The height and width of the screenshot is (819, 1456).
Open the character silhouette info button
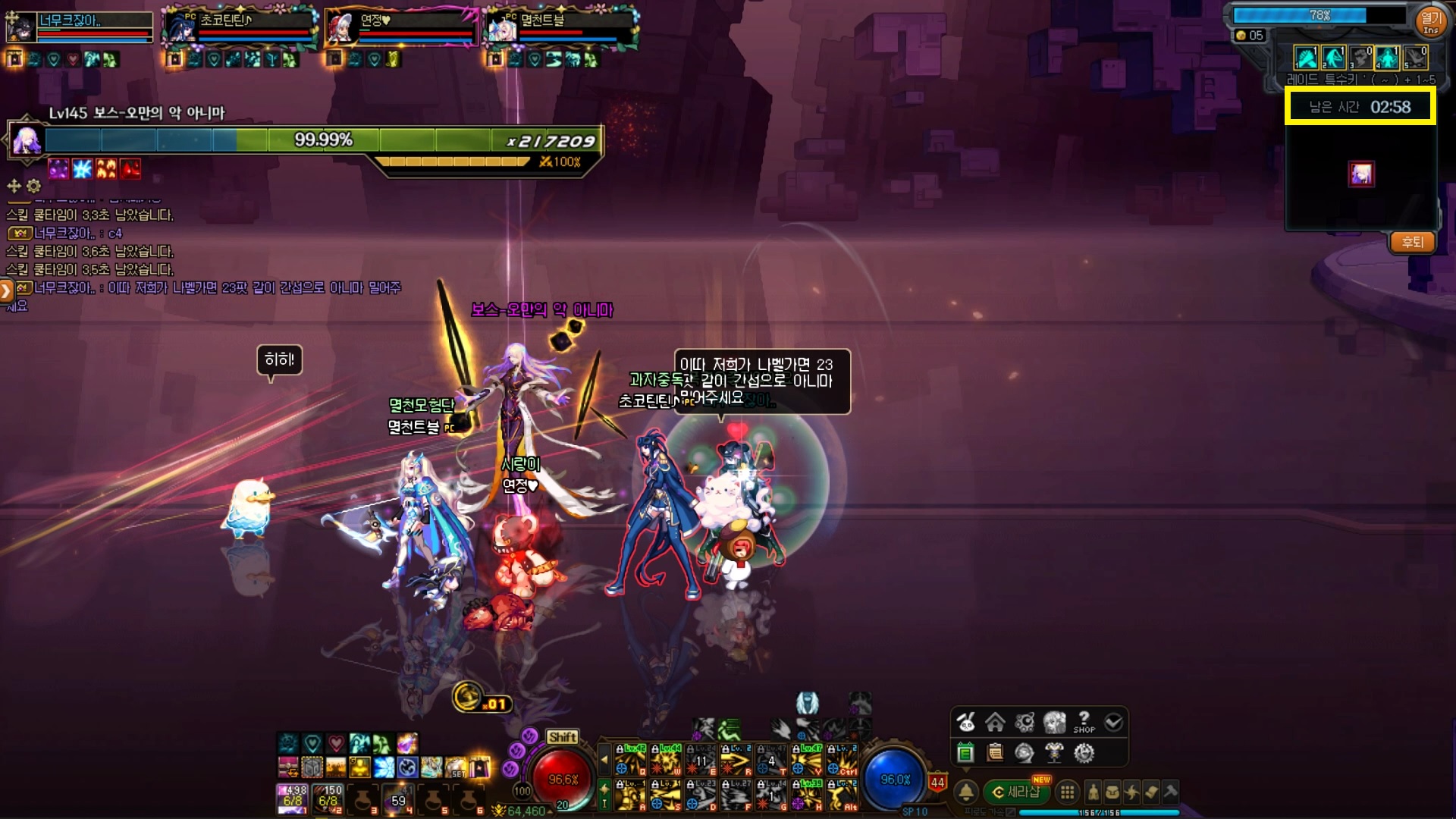tap(1093, 792)
